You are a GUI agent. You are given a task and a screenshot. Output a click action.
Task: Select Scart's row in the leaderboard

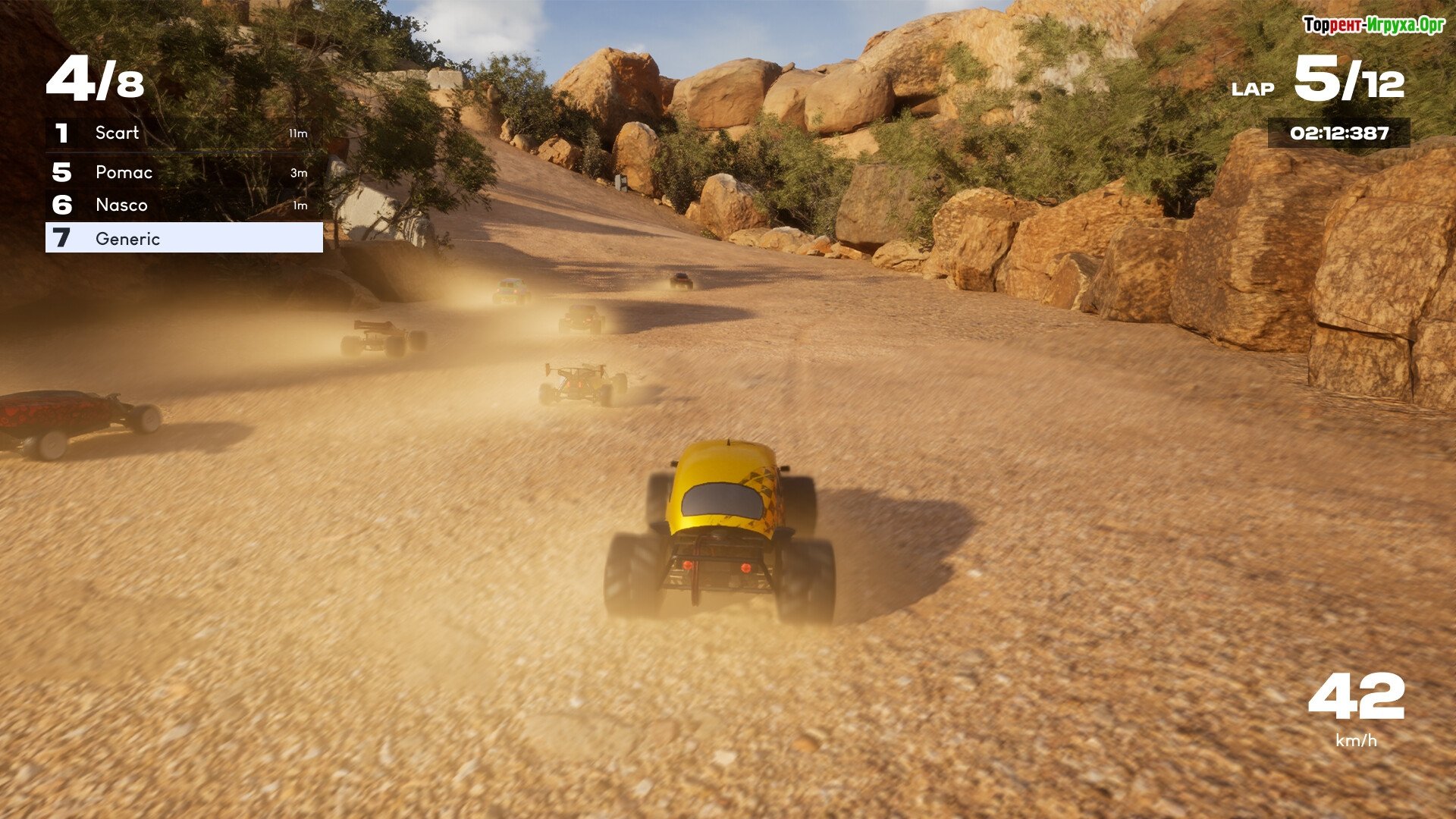(184, 133)
